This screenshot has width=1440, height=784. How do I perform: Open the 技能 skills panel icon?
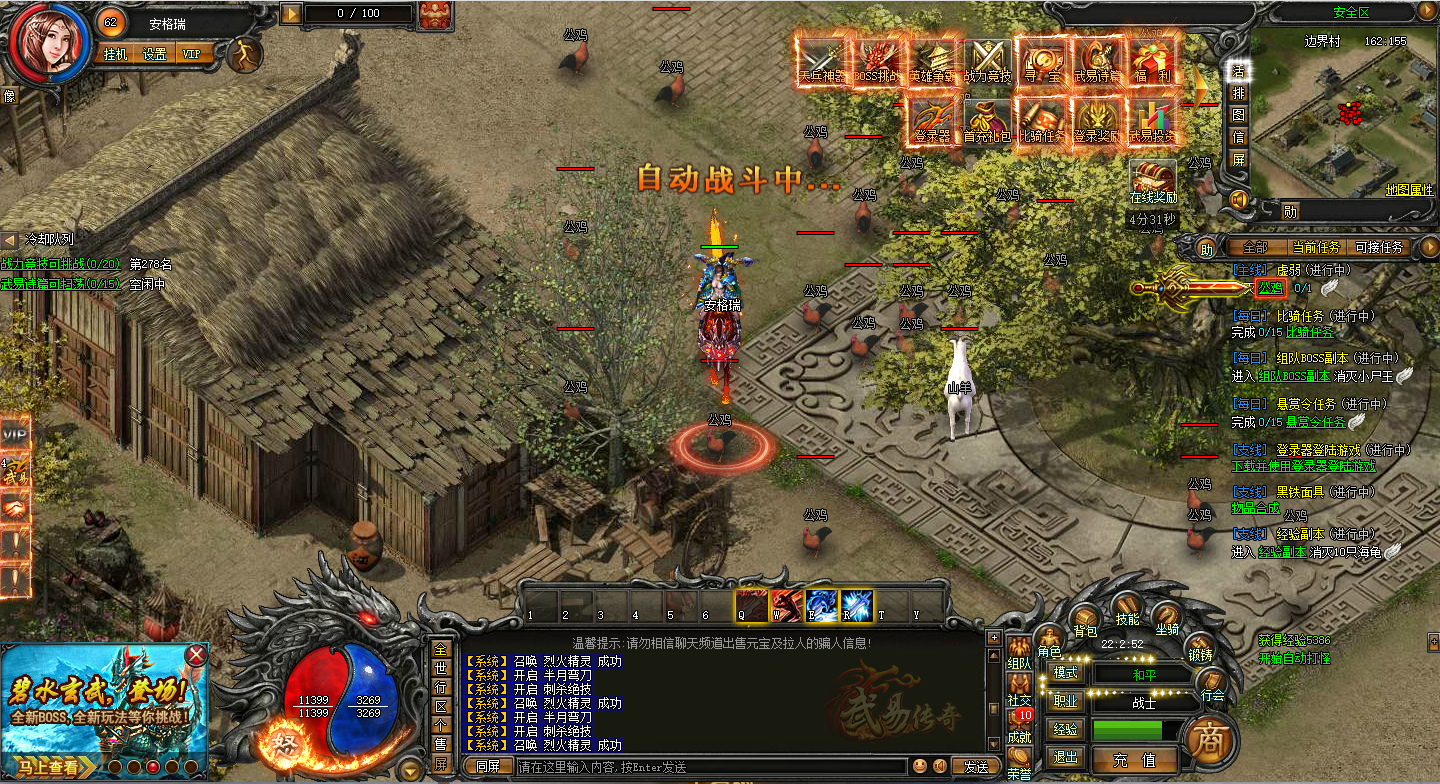point(1127,608)
